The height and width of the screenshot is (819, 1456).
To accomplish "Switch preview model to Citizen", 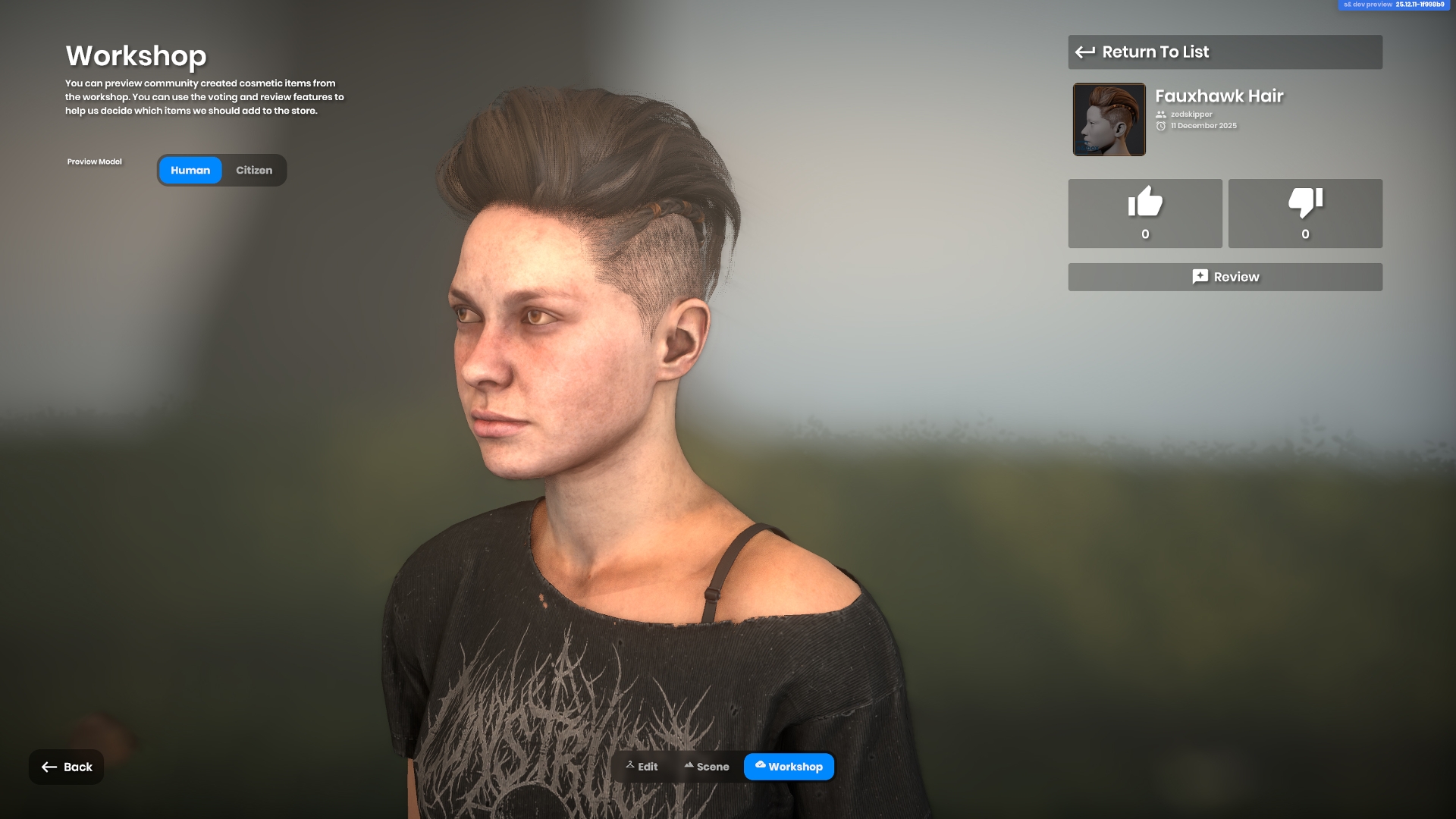I will [254, 171].
